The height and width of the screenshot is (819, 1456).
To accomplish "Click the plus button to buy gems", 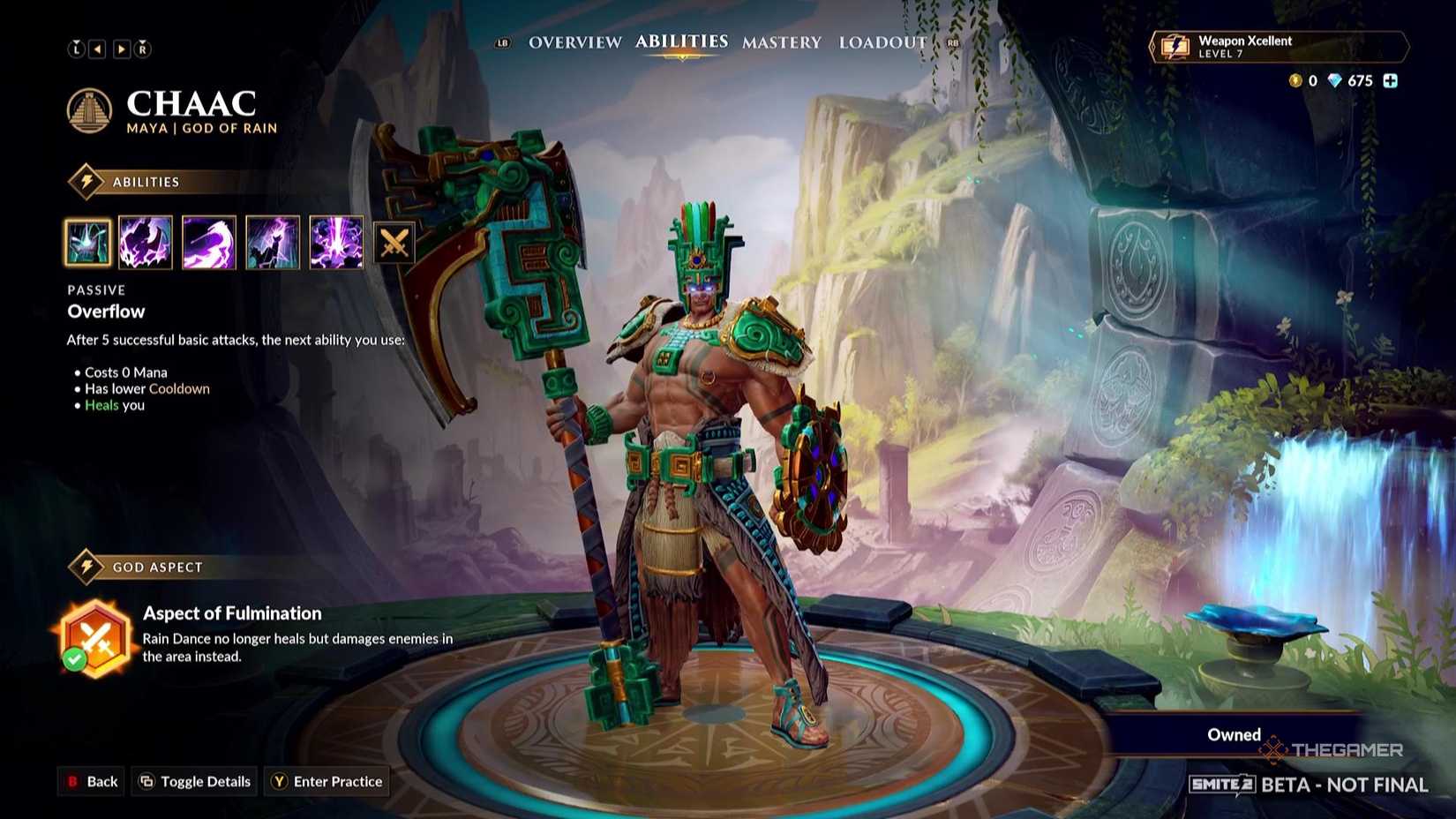I will [1392, 81].
